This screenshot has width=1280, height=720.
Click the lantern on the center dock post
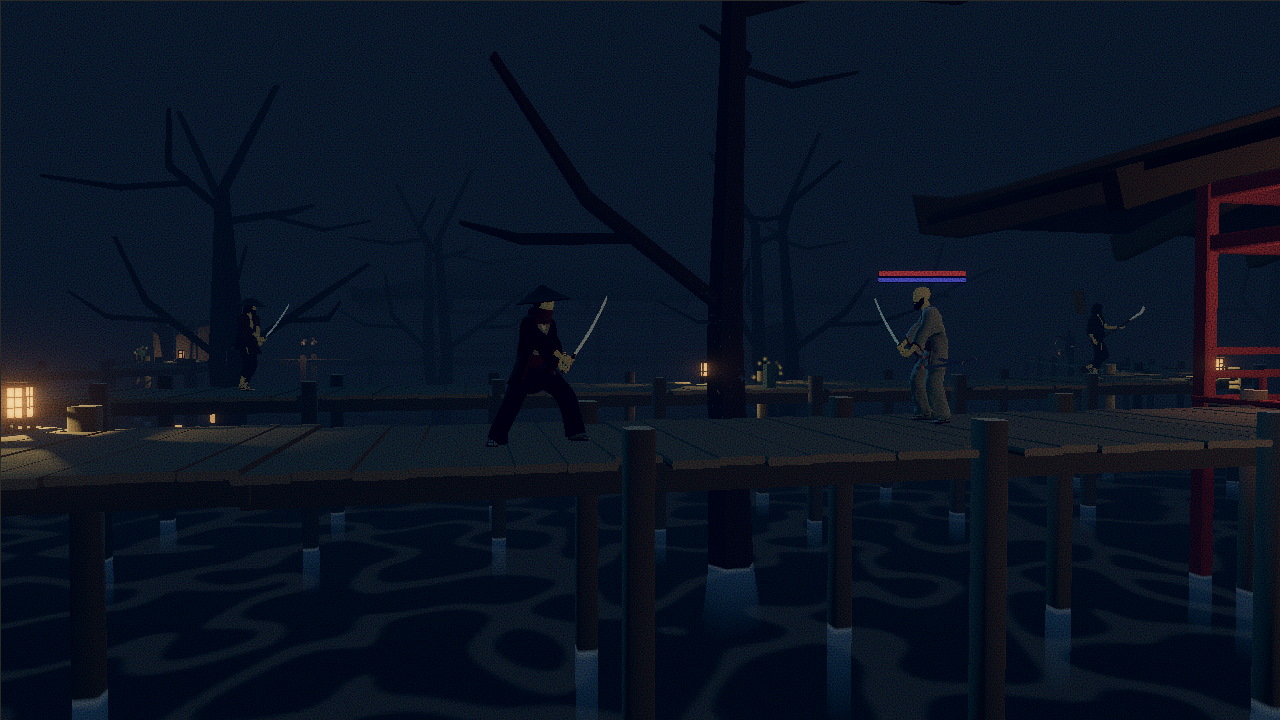pos(705,368)
